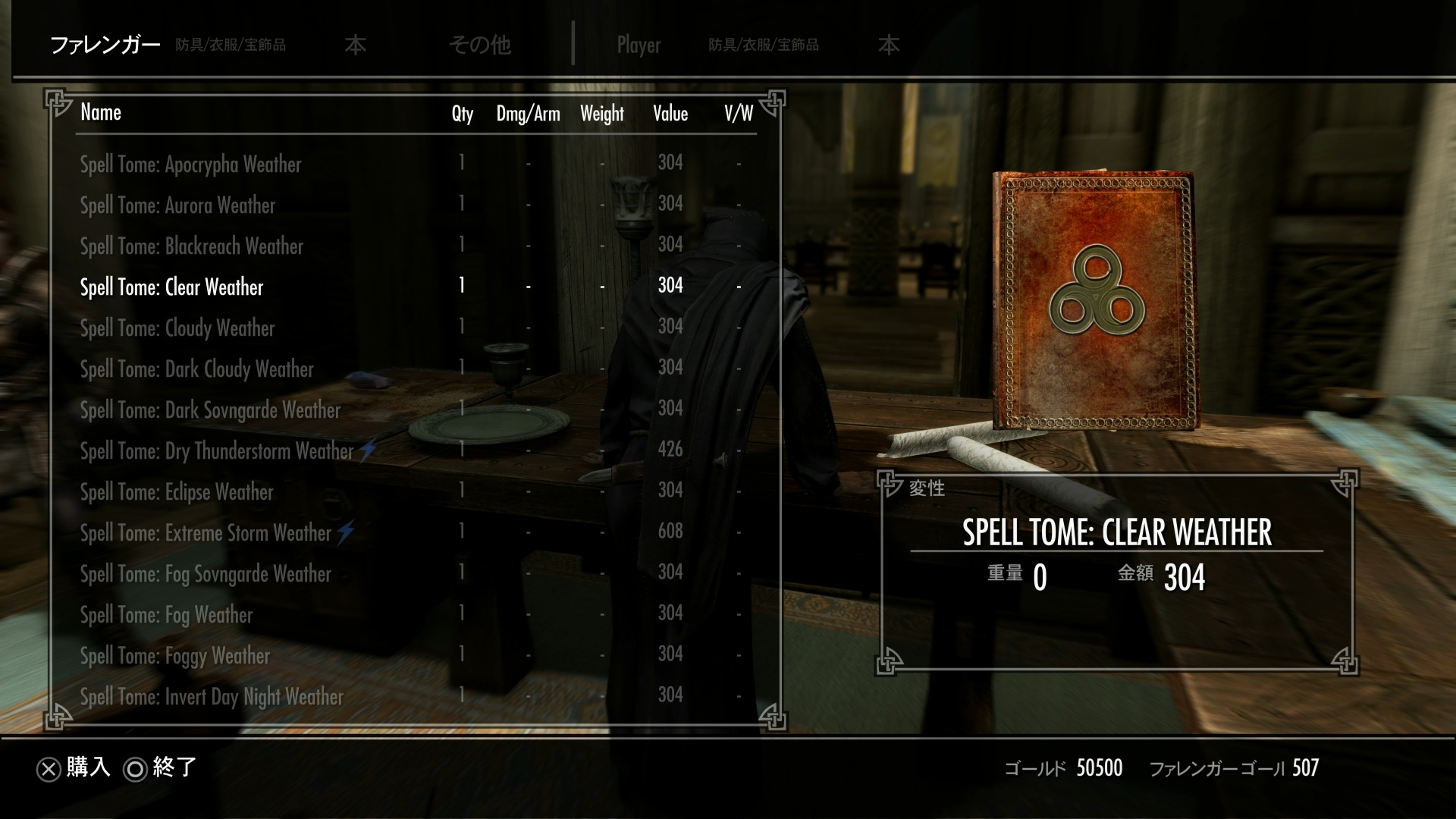This screenshot has height=819, width=1456.
Task: Pick the Spell Tome: Fog Weather row
Action: (x=167, y=615)
